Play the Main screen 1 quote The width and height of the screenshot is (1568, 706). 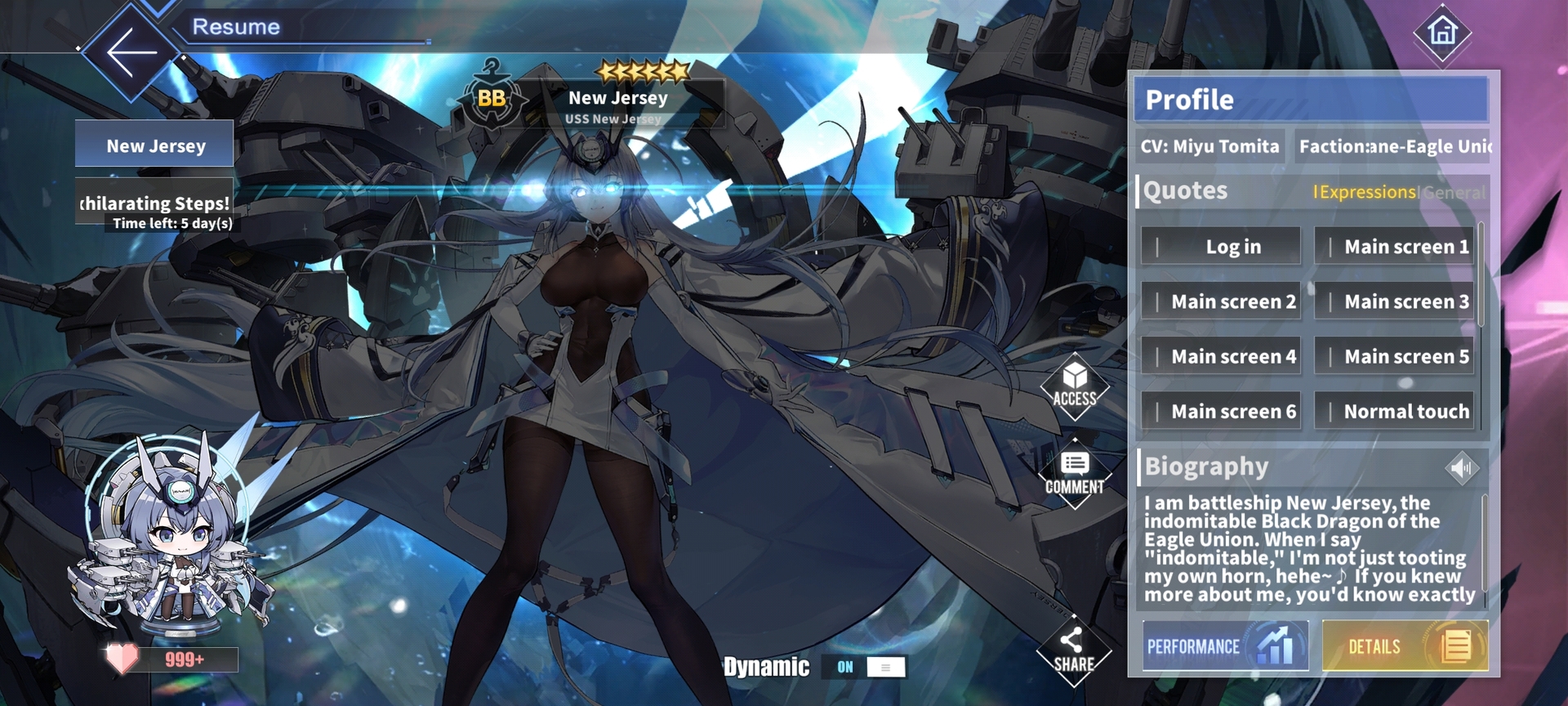click(x=1395, y=247)
